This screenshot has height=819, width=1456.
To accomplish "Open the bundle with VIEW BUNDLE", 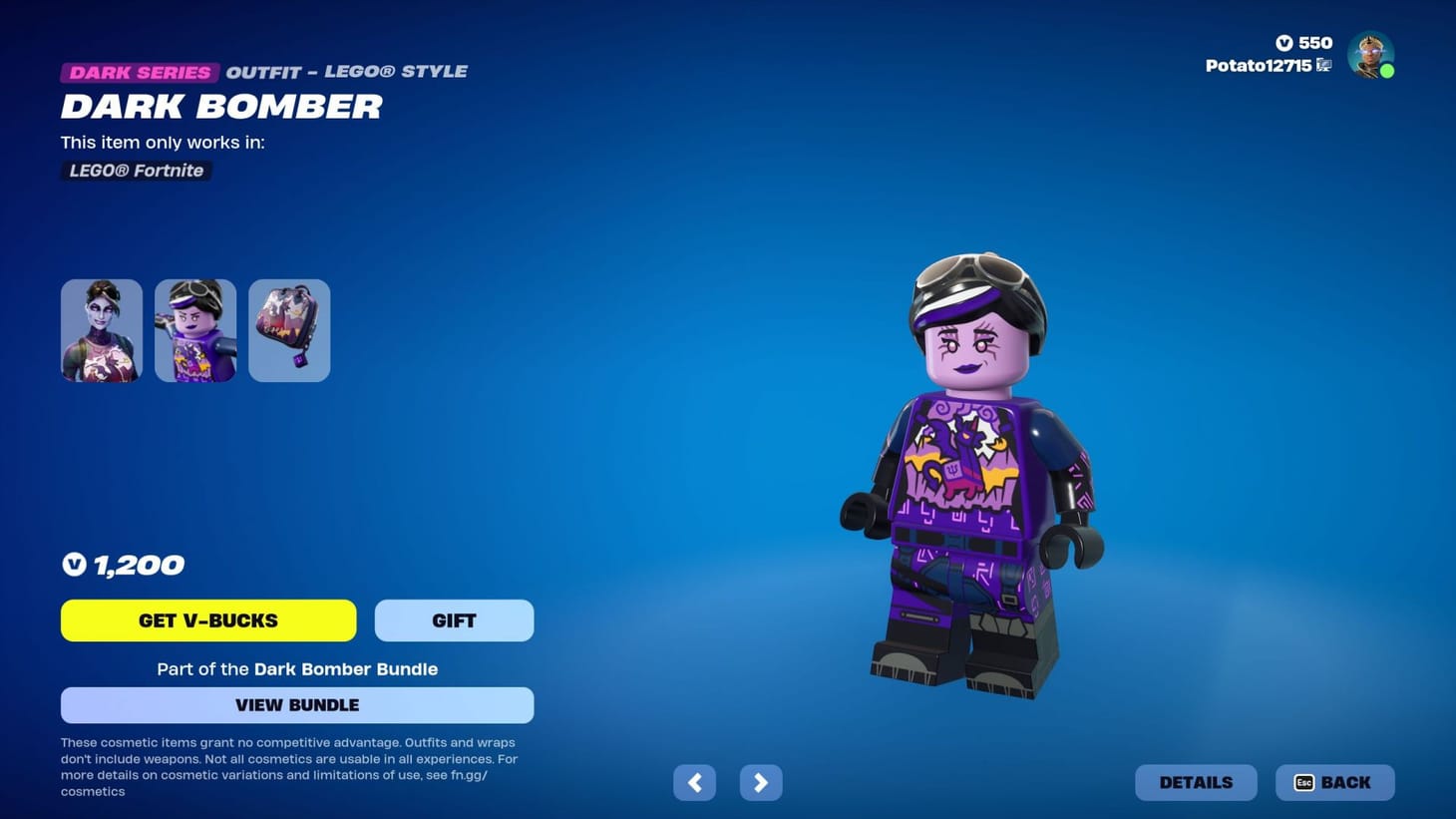I will click(296, 704).
